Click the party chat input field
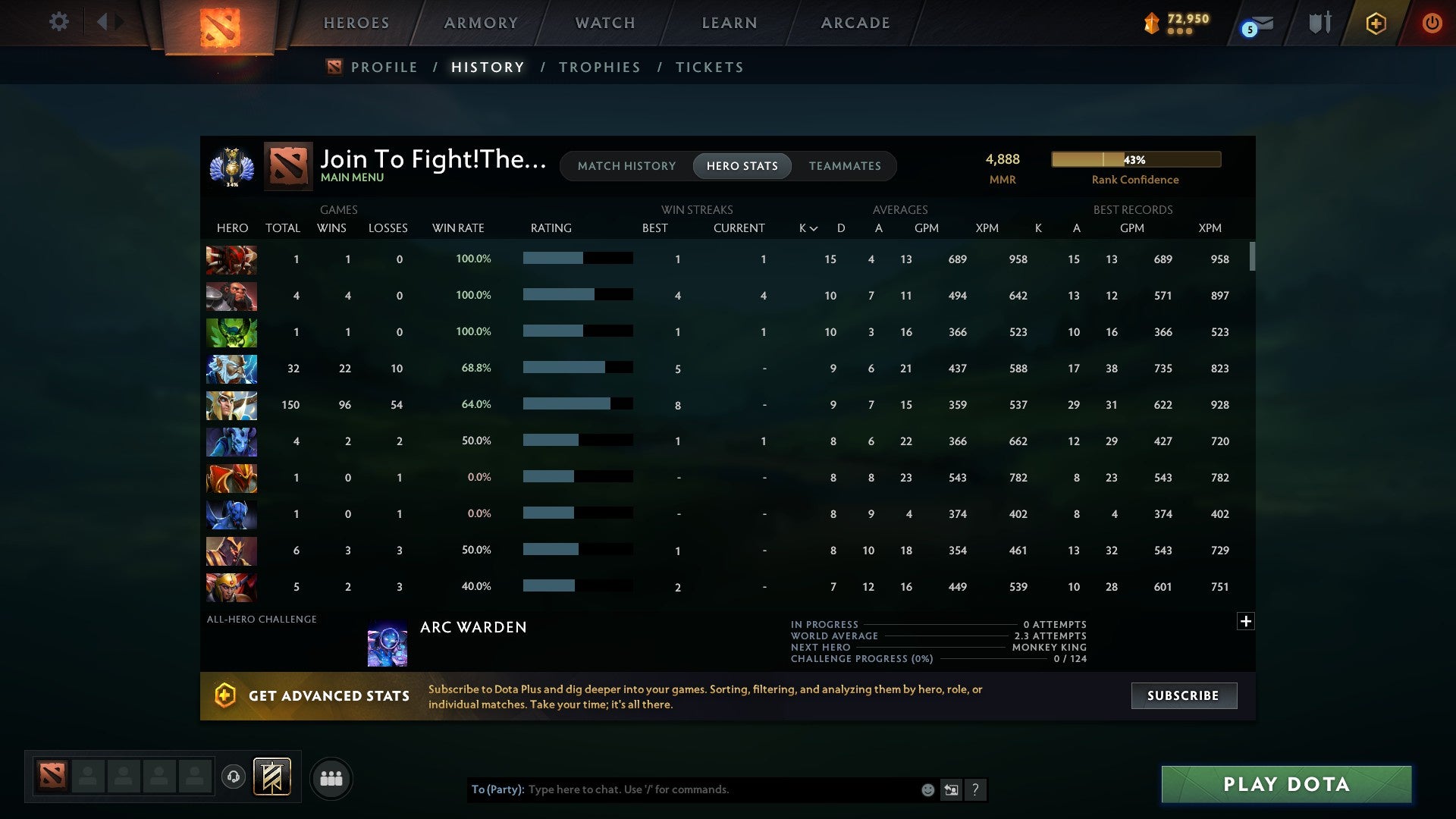 682,789
